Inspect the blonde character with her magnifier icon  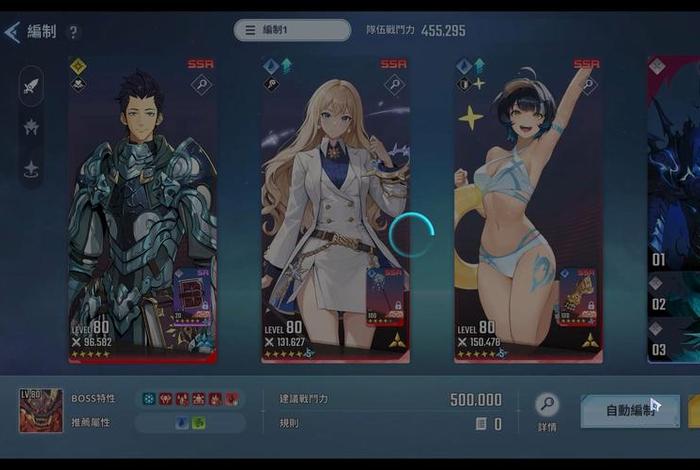click(x=394, y=85)
